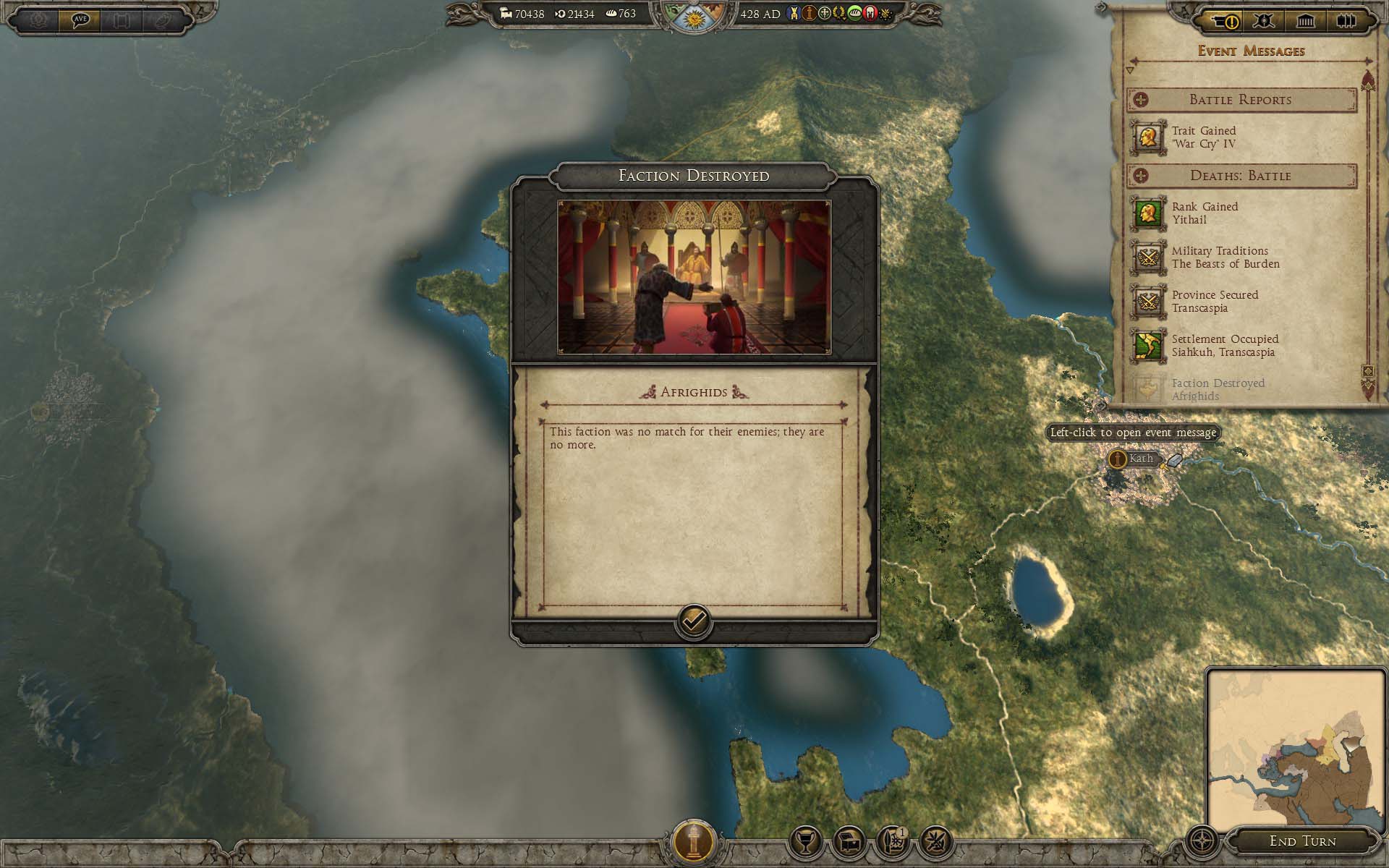Open the Settlement Occupied Siahkuh message
Viewport: 1389px width, 868px height.
coord(1224,346)
